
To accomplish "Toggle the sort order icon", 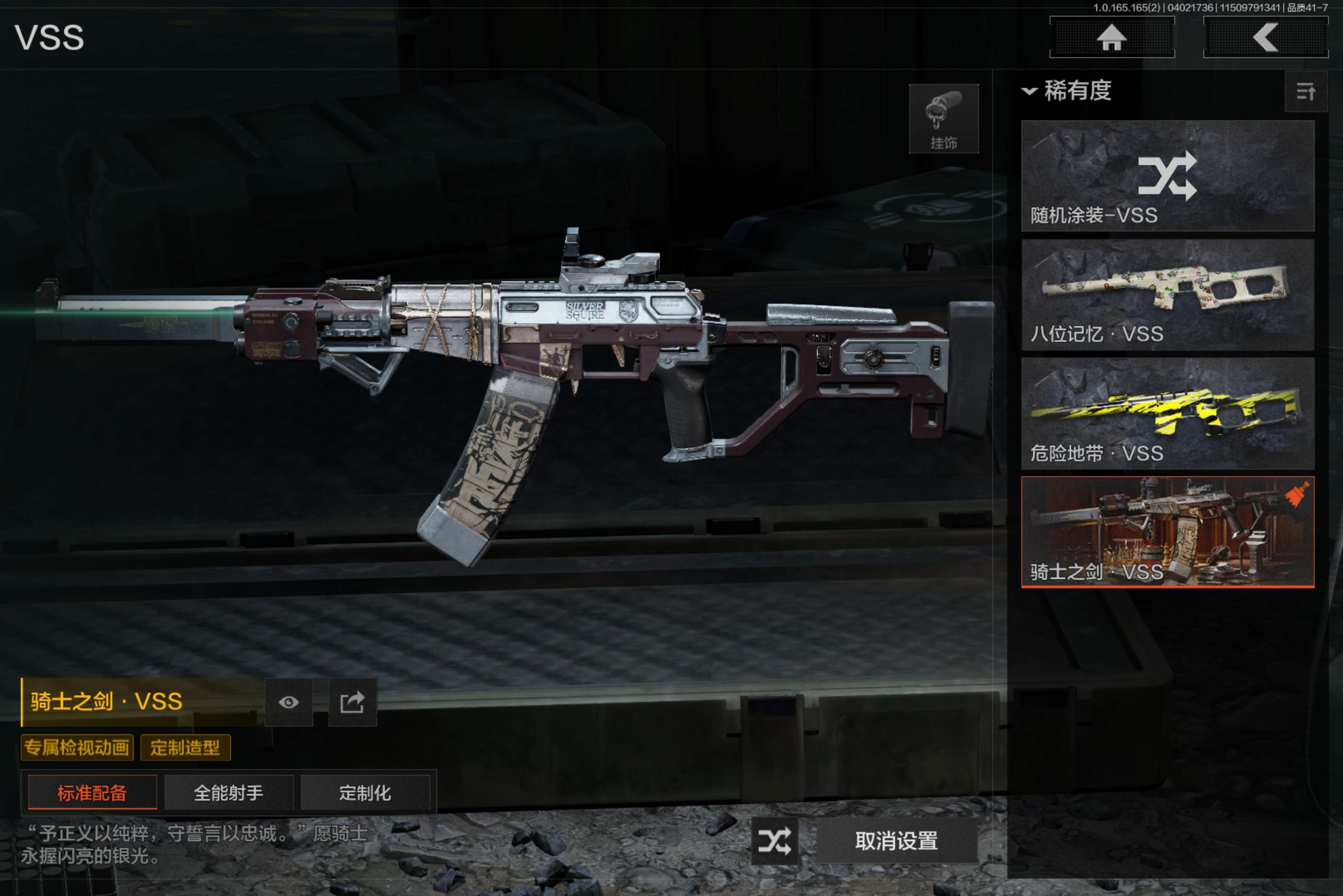I will pos(1305,91).
